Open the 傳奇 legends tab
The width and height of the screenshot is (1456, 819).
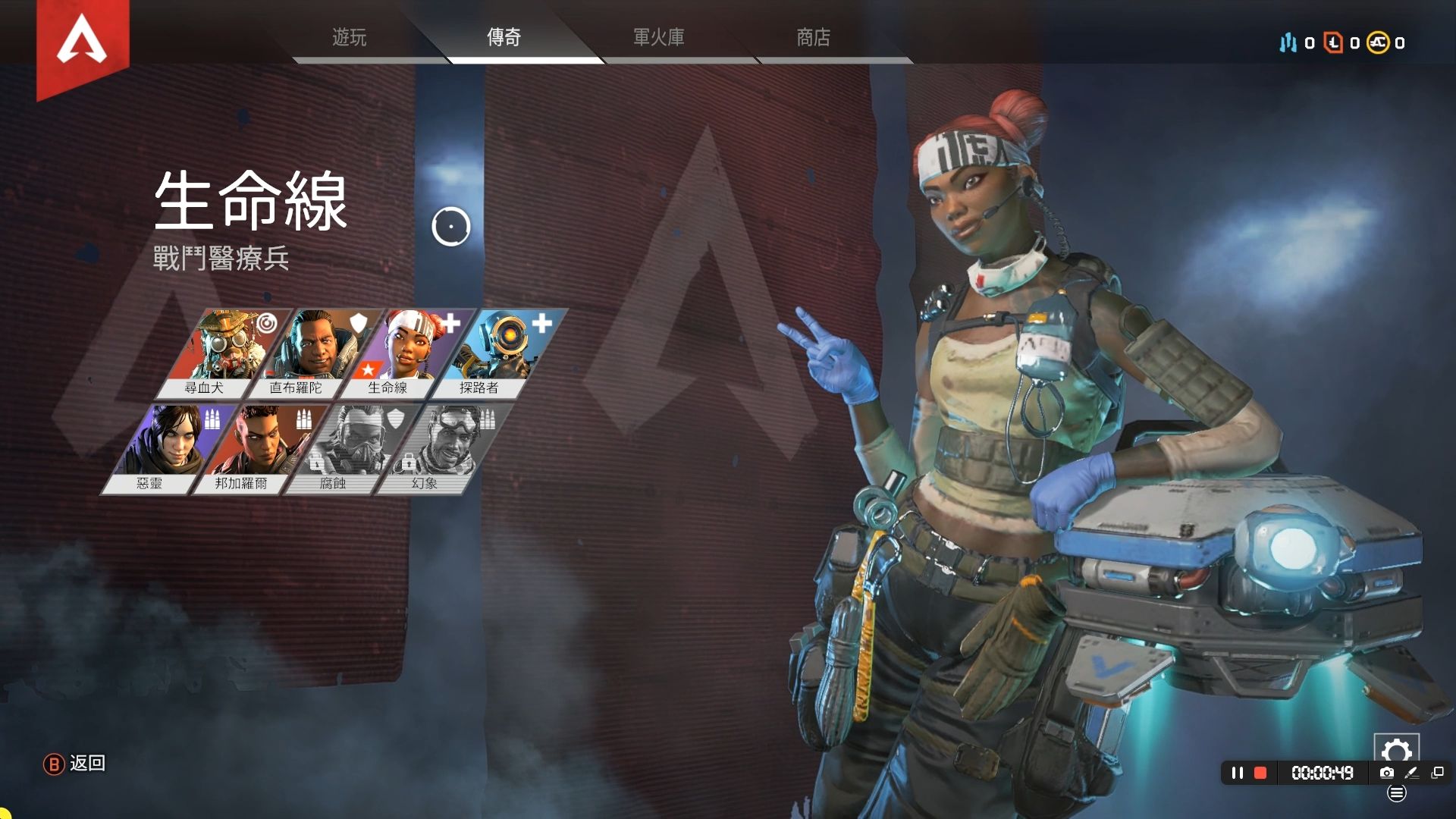[x=504, y=37]
